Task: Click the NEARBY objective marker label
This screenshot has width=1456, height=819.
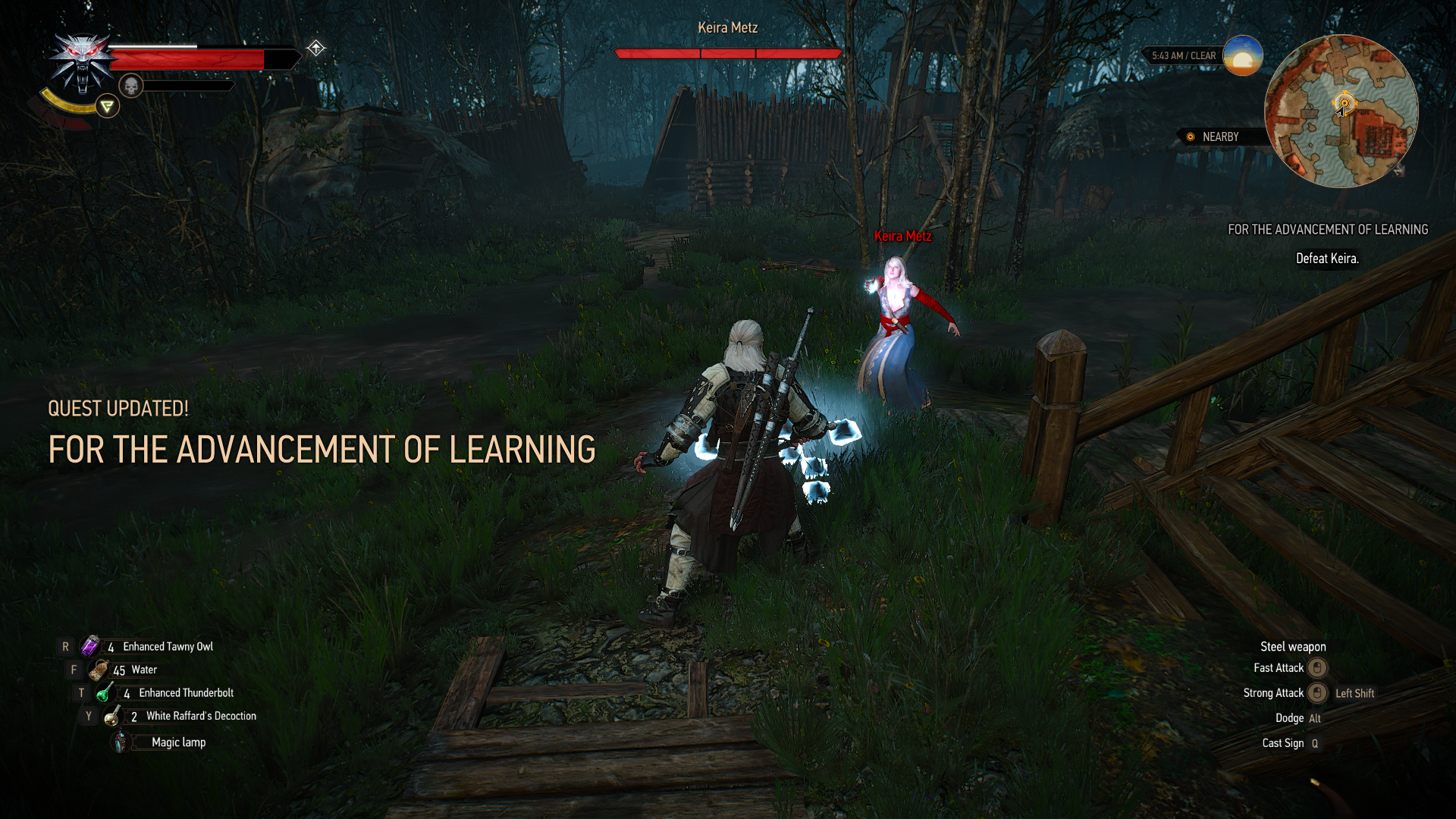Action: [1219, 137]
